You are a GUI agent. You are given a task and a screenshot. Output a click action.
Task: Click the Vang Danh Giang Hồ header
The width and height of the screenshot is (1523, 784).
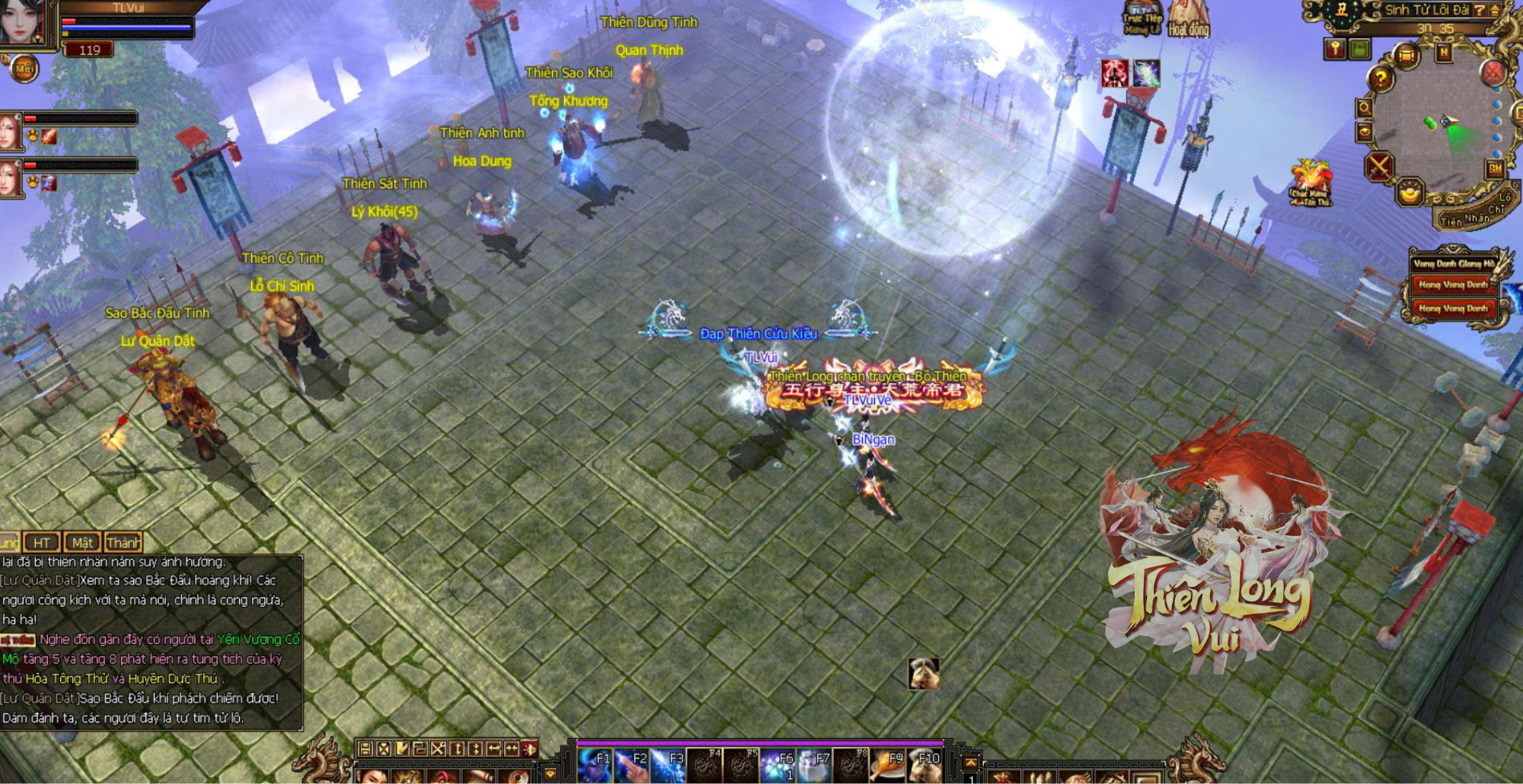[x=1453, y=264]
